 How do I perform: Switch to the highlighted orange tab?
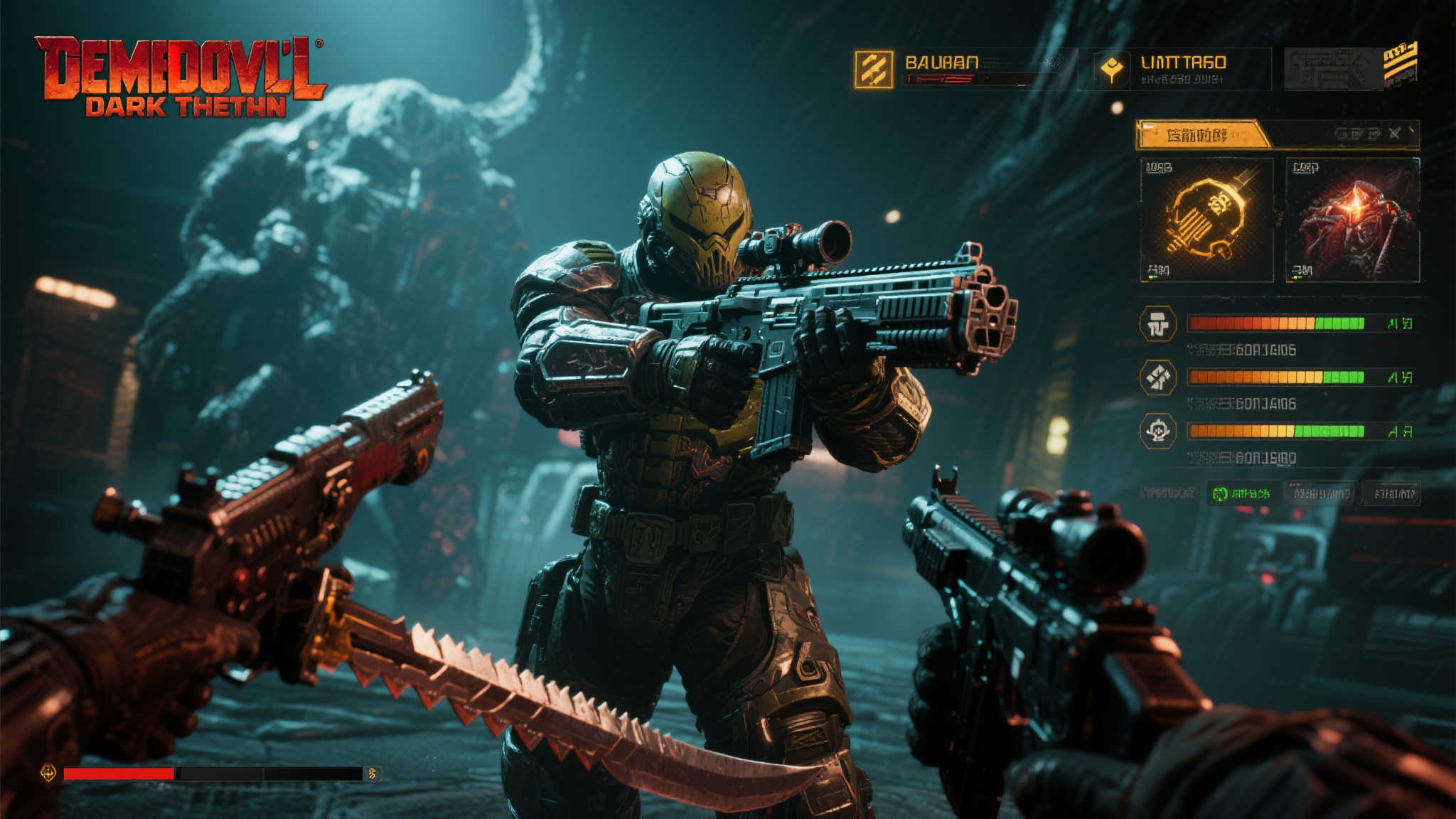coord(1201,134)
